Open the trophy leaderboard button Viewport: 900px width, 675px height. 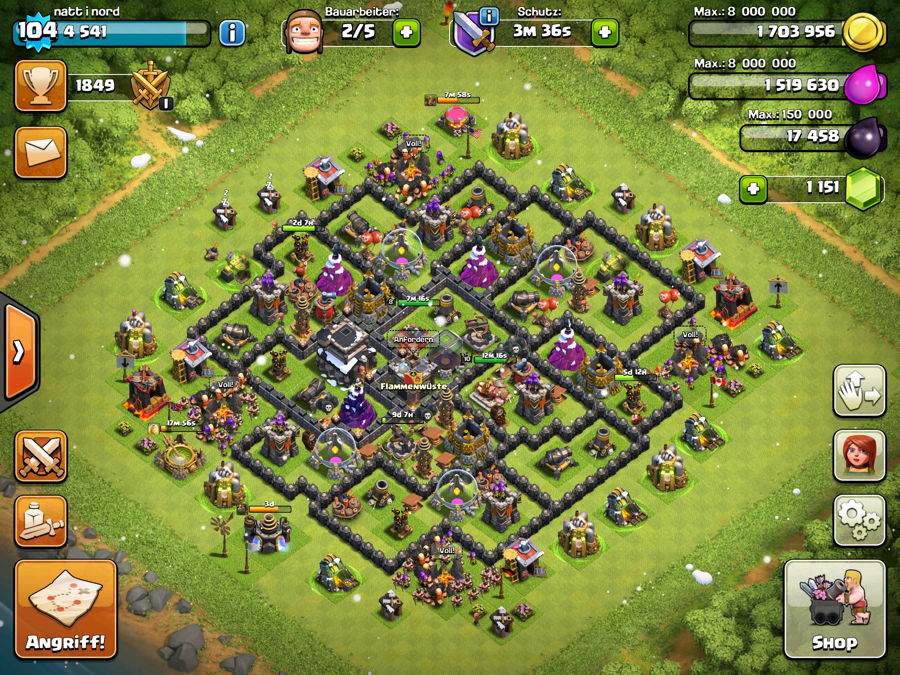(x=40, y=86)
